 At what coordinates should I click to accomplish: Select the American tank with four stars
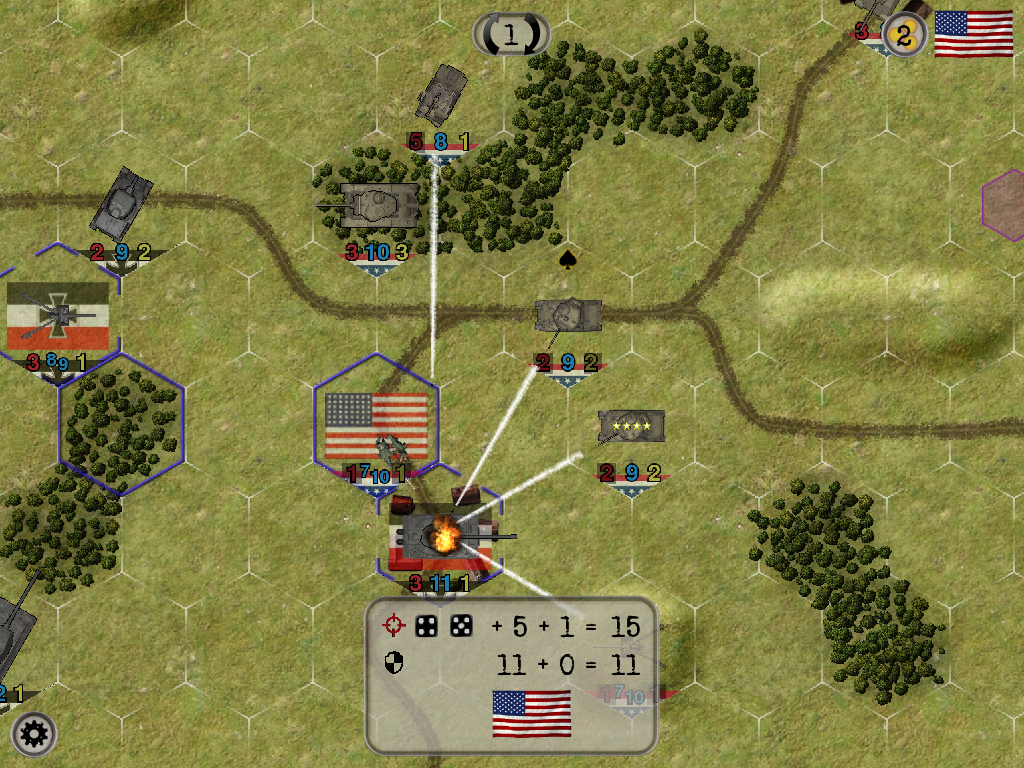(x=631, y=426)
